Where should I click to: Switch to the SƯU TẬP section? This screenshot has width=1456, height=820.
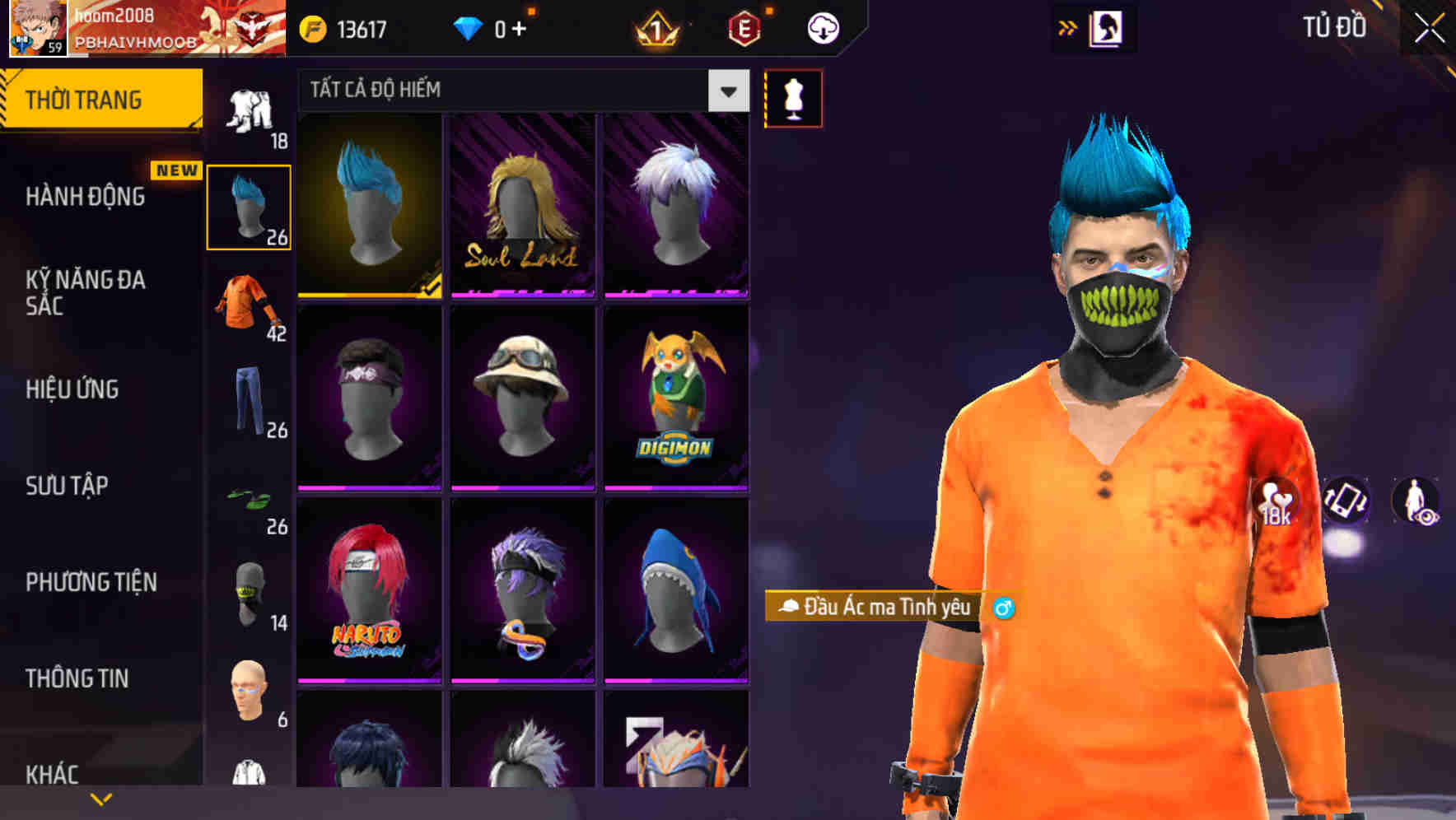pyautogui.click(x=66, y=487)
